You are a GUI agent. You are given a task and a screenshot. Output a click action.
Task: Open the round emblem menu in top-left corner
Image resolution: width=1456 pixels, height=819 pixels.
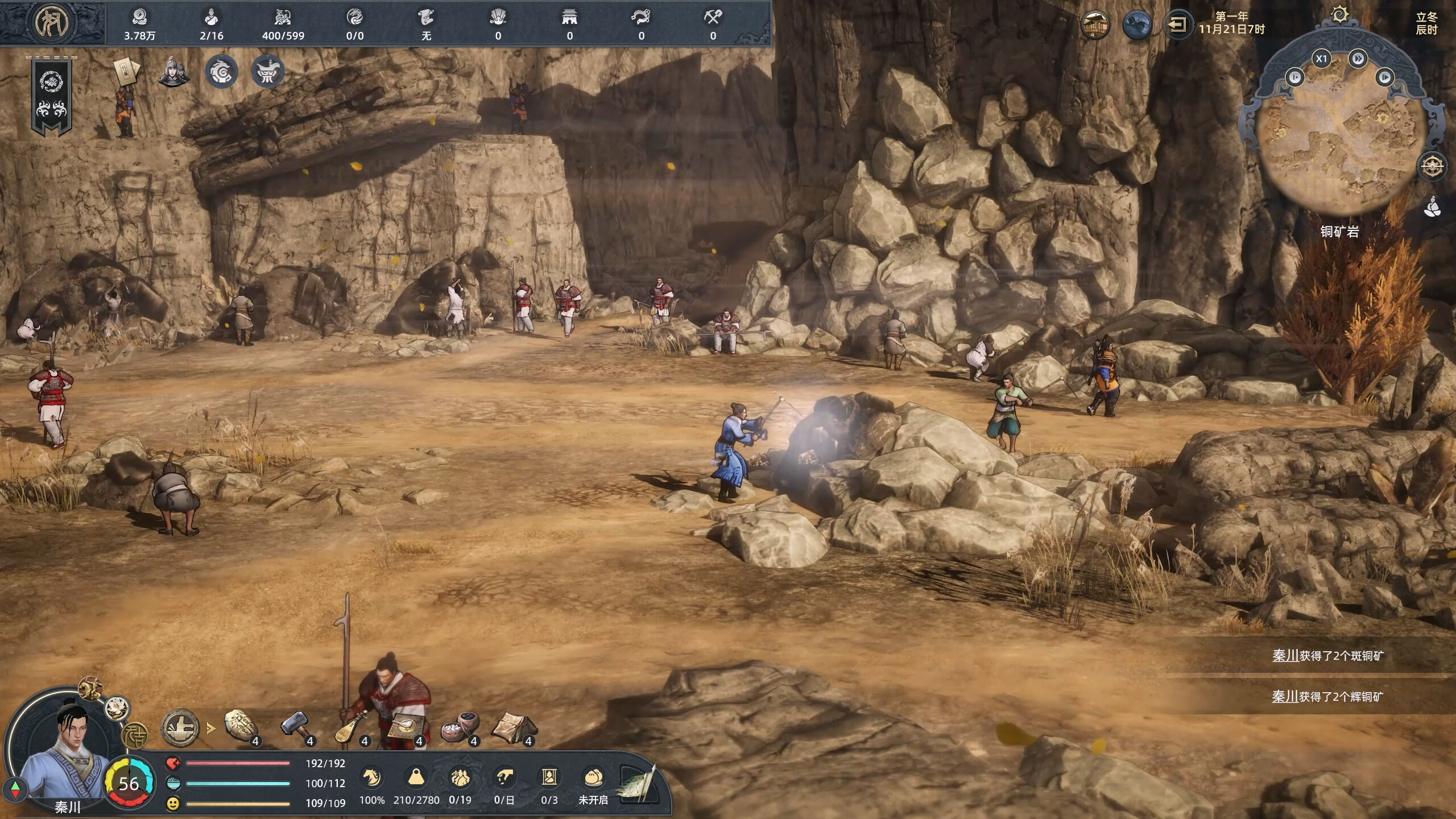52,23
